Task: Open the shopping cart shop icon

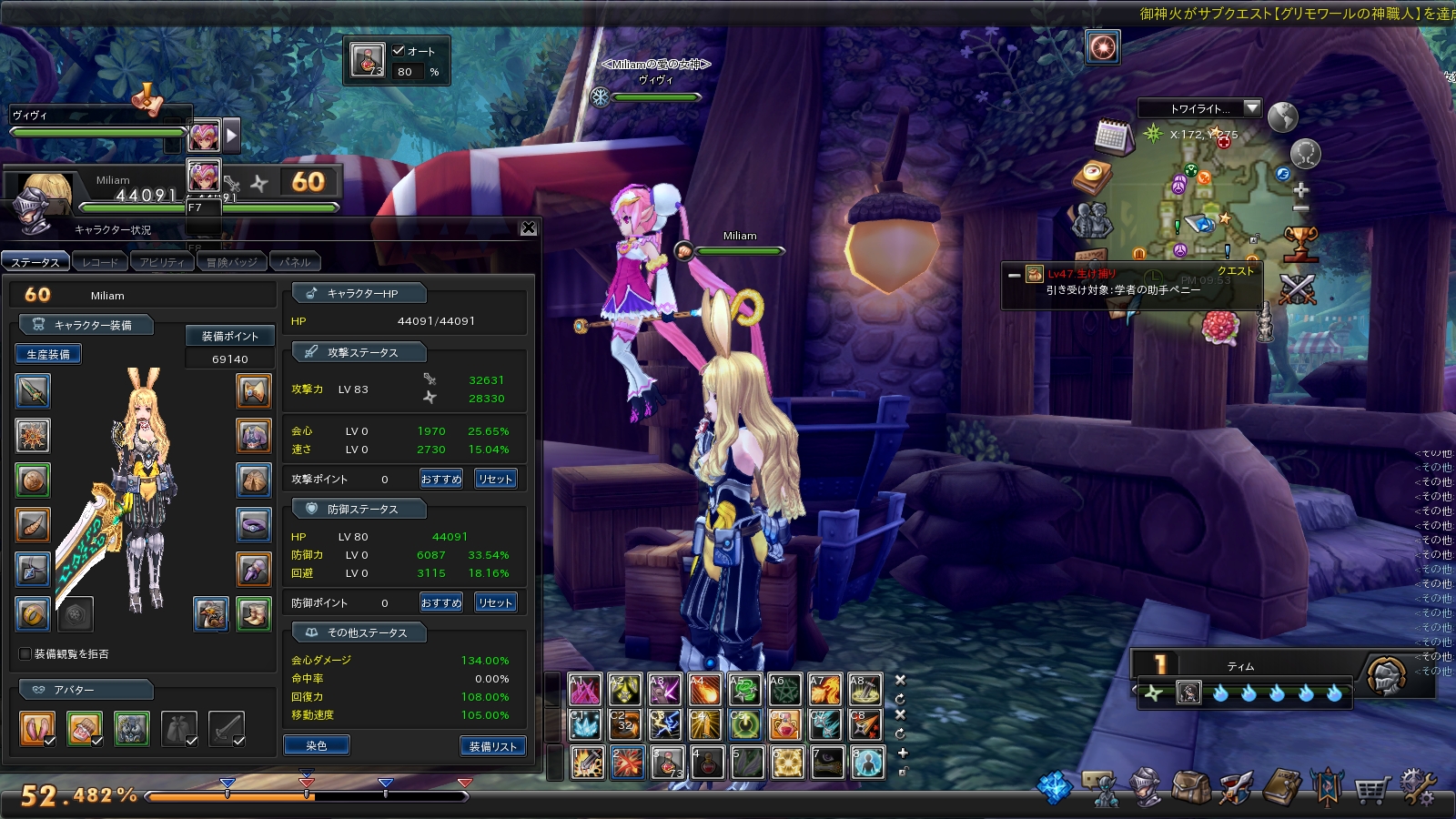Action: pos(1371,788)
